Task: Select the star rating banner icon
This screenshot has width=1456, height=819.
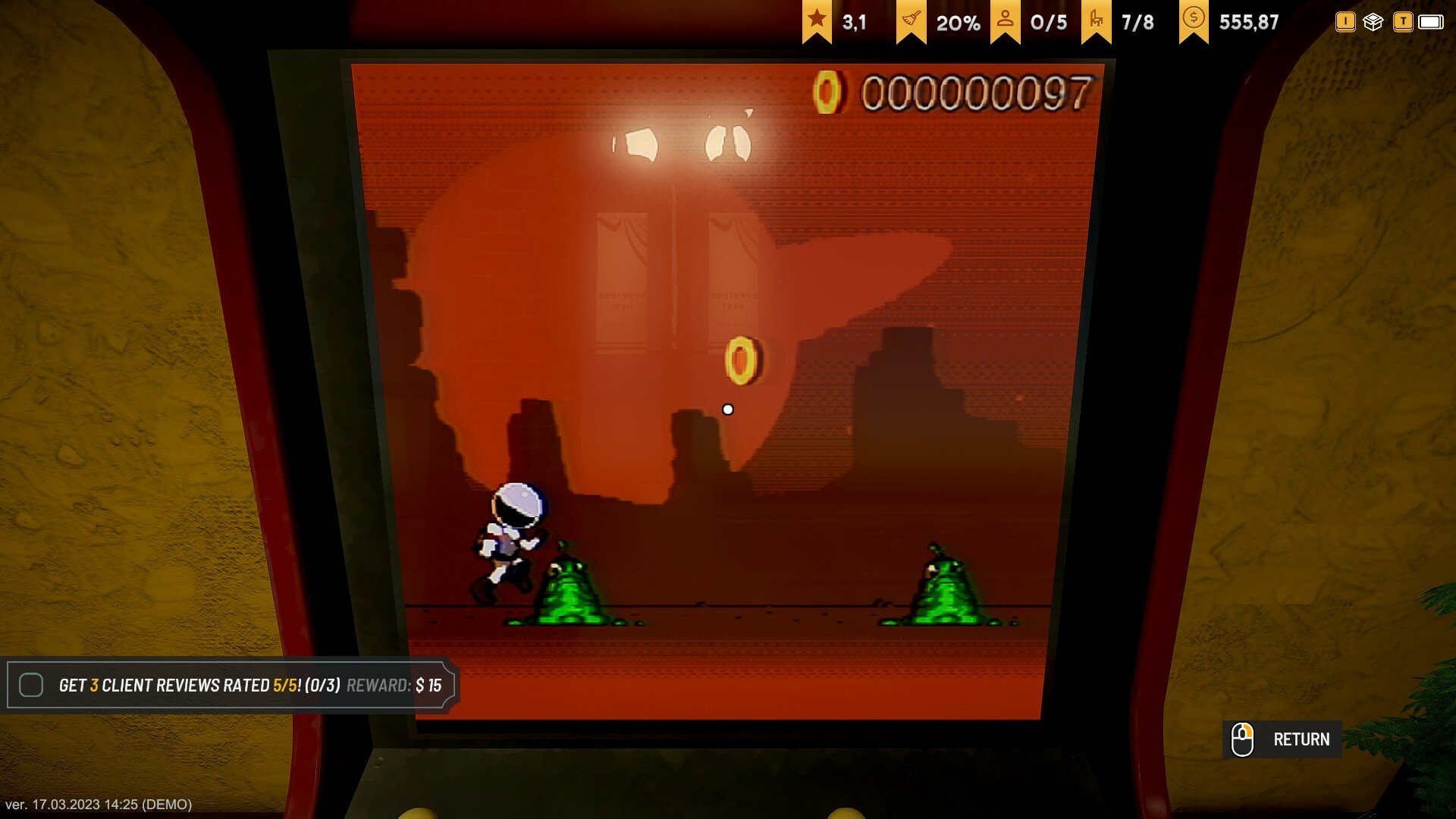Action: (x=817, y=20)
